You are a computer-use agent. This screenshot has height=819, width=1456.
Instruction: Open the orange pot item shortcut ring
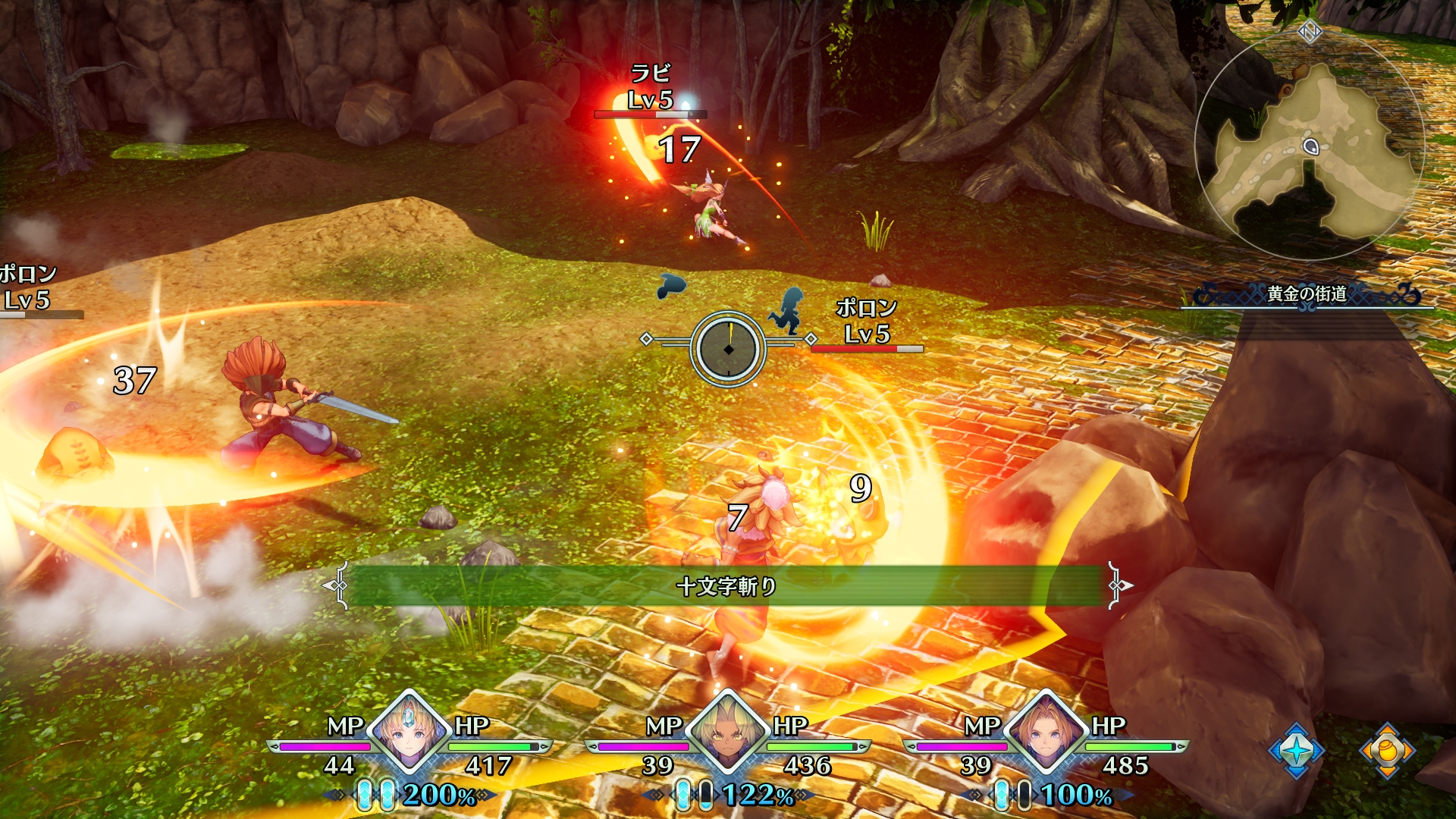pyautogui.click(x=1387, y=750)
